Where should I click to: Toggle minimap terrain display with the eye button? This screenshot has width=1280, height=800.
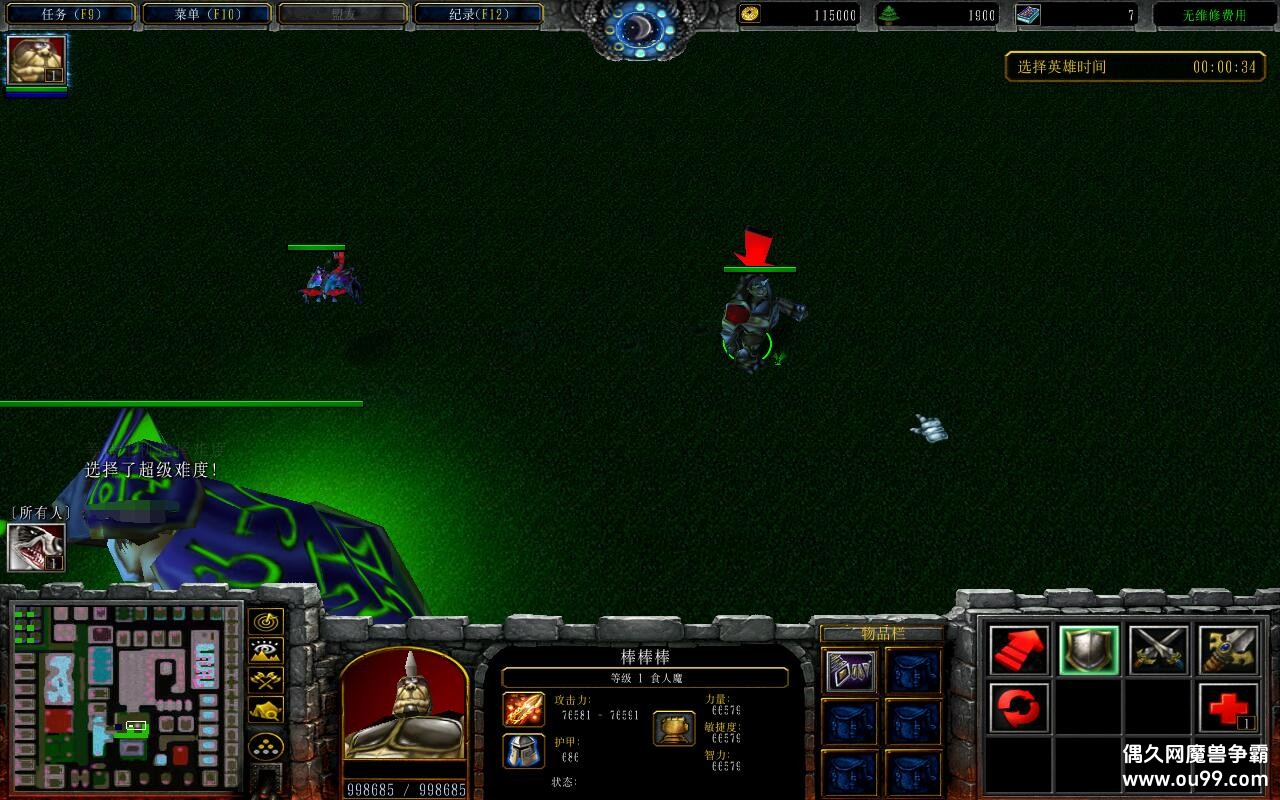pyautogui.click(x=265, y=651)
